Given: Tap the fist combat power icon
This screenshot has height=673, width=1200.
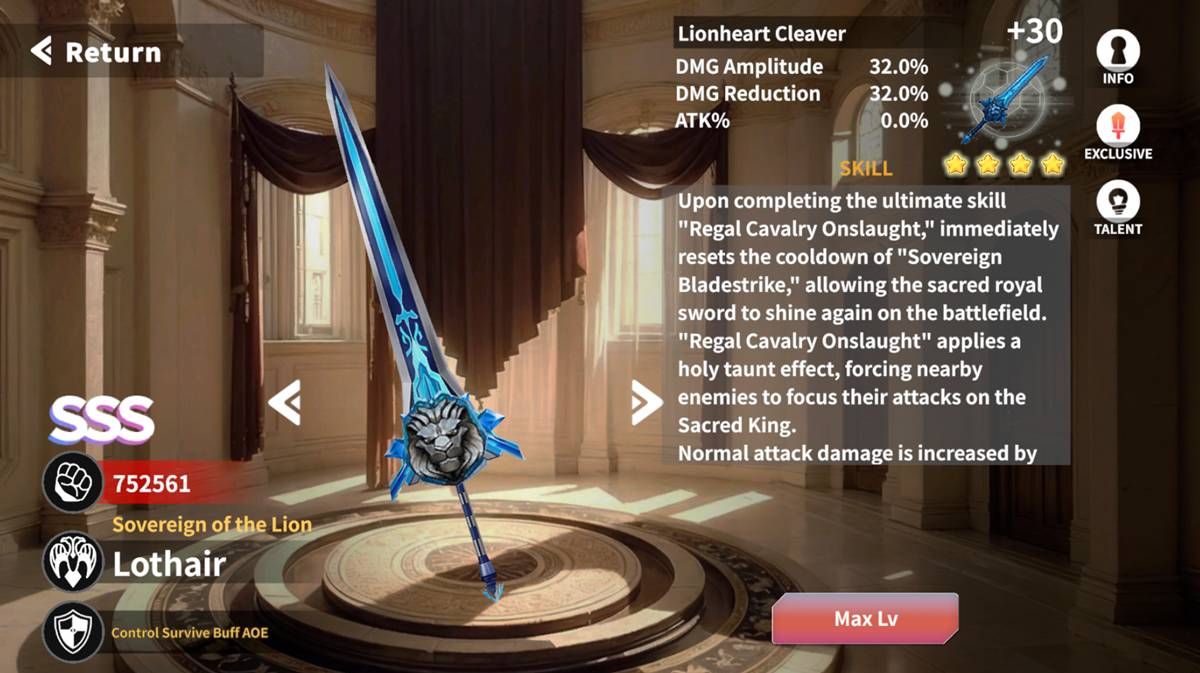Looking at the screenshot, I should click(x=72, y=484).
